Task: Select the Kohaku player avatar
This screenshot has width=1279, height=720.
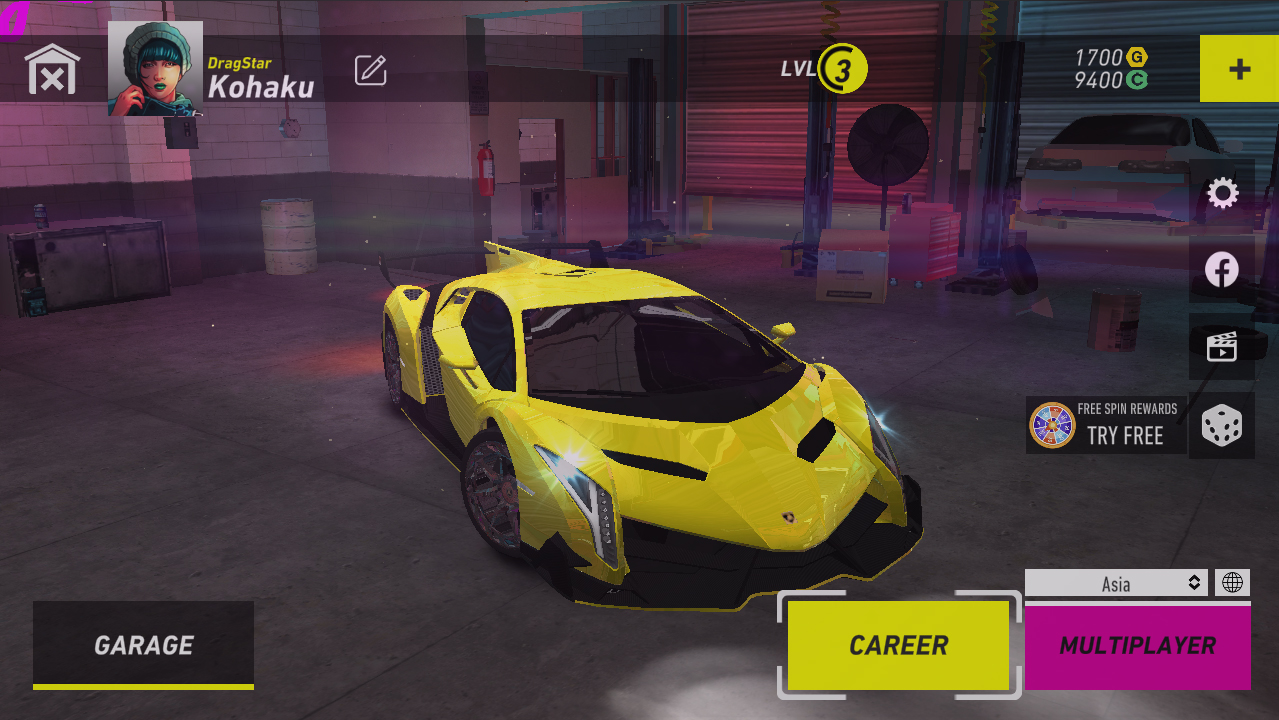Action: (155, 68)
